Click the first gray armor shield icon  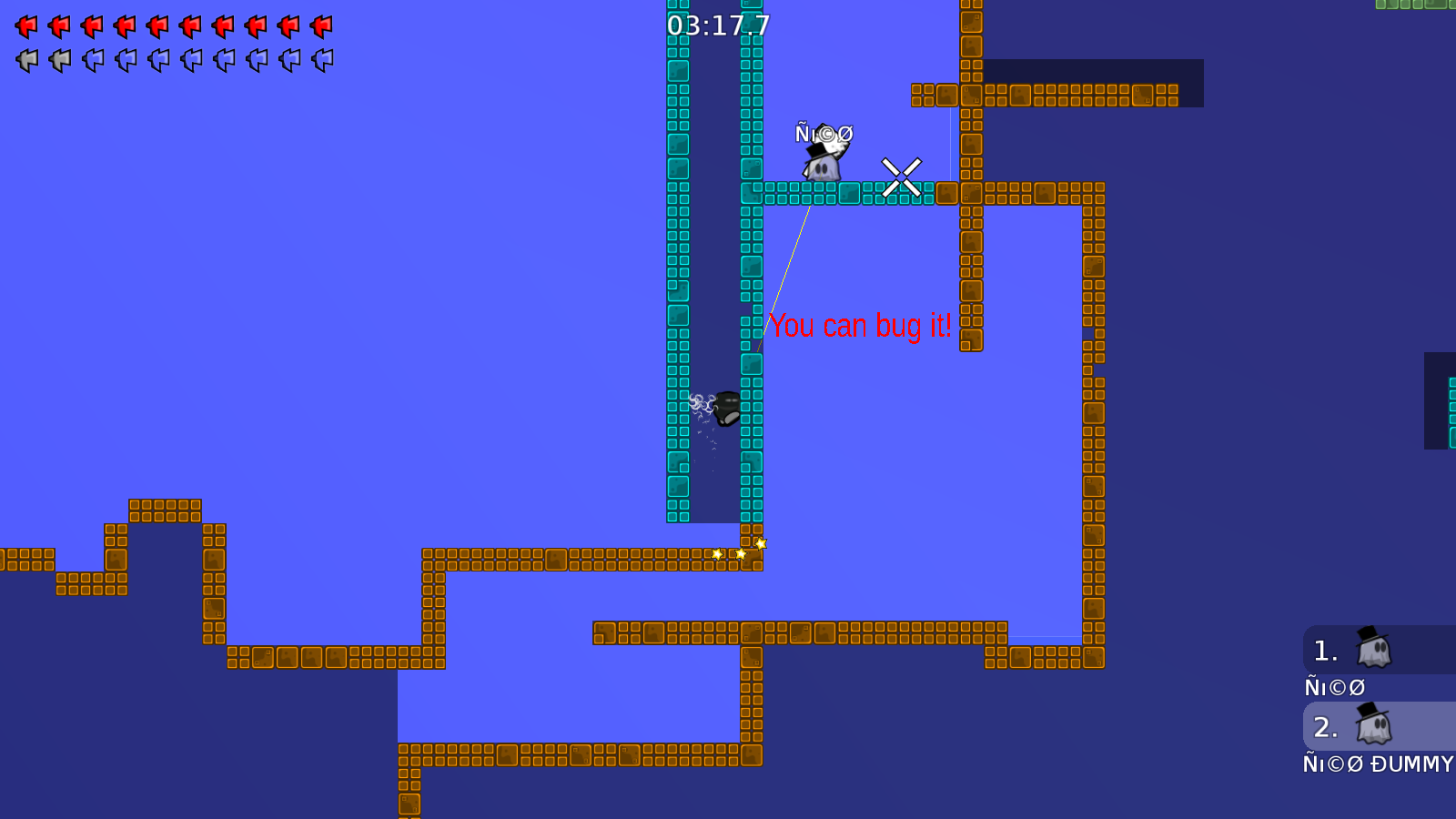click(25, 59)
